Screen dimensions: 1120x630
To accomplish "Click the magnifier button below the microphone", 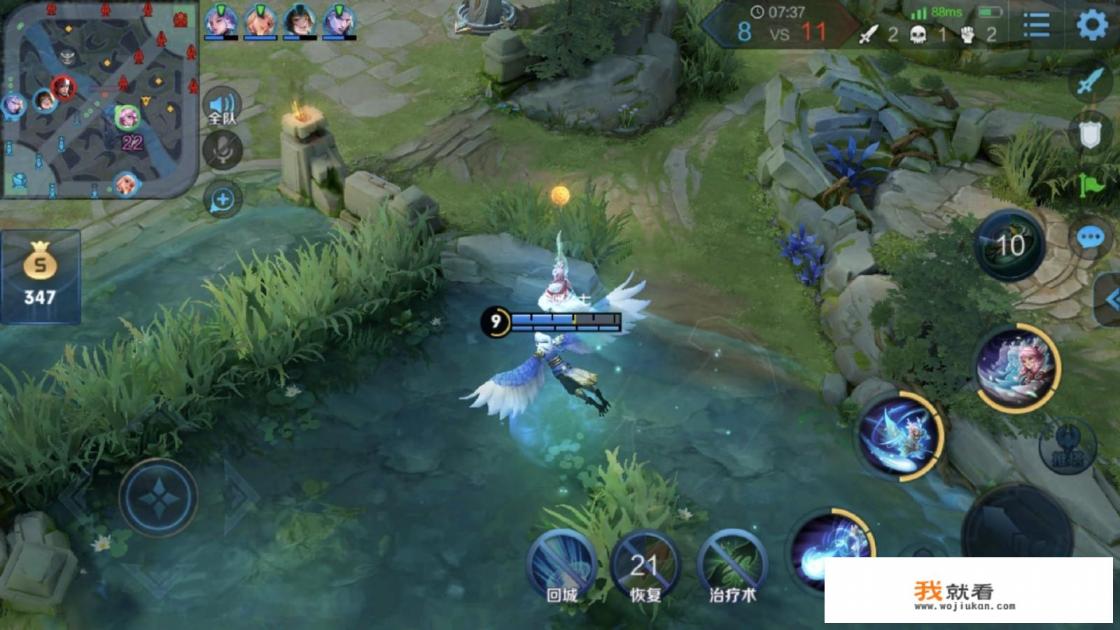I will click(x=222, y=199).
